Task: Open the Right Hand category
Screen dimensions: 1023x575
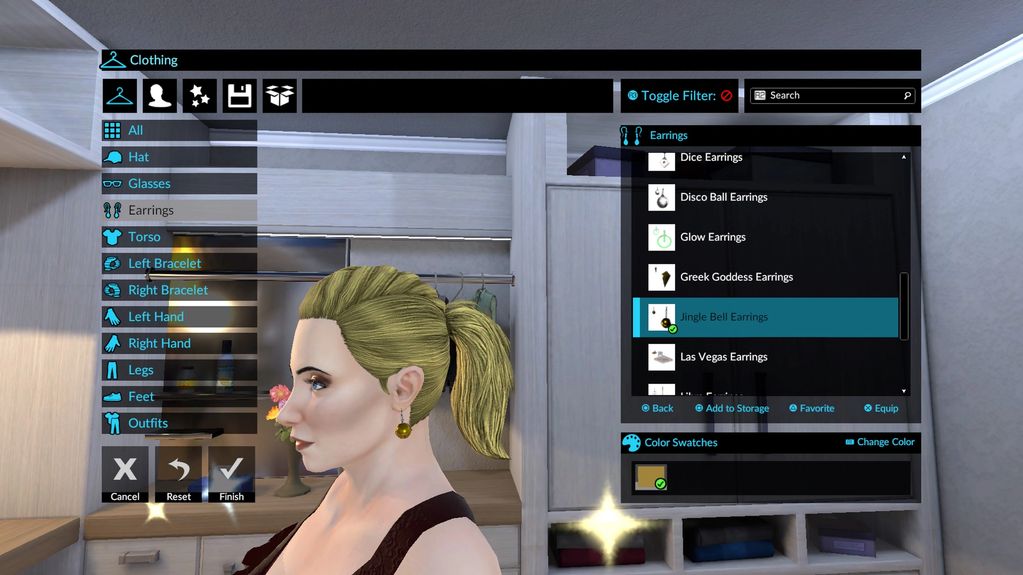Action: pos(178,344)
